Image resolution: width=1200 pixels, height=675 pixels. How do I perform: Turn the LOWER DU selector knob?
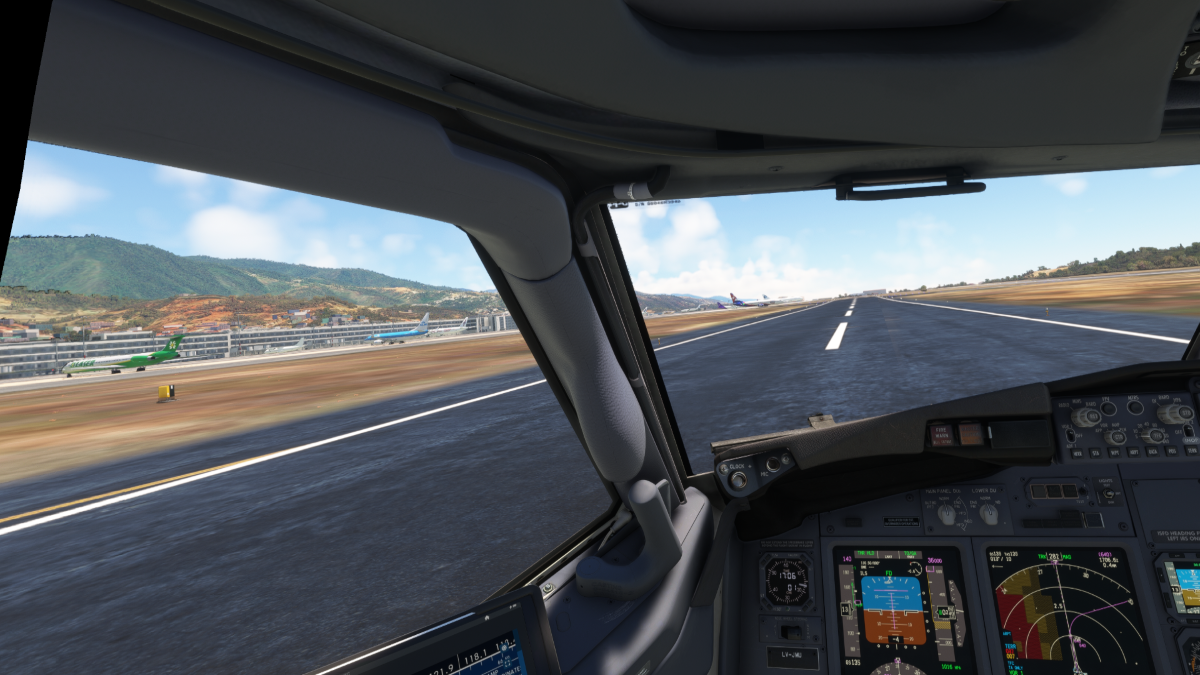click(989, 514)
